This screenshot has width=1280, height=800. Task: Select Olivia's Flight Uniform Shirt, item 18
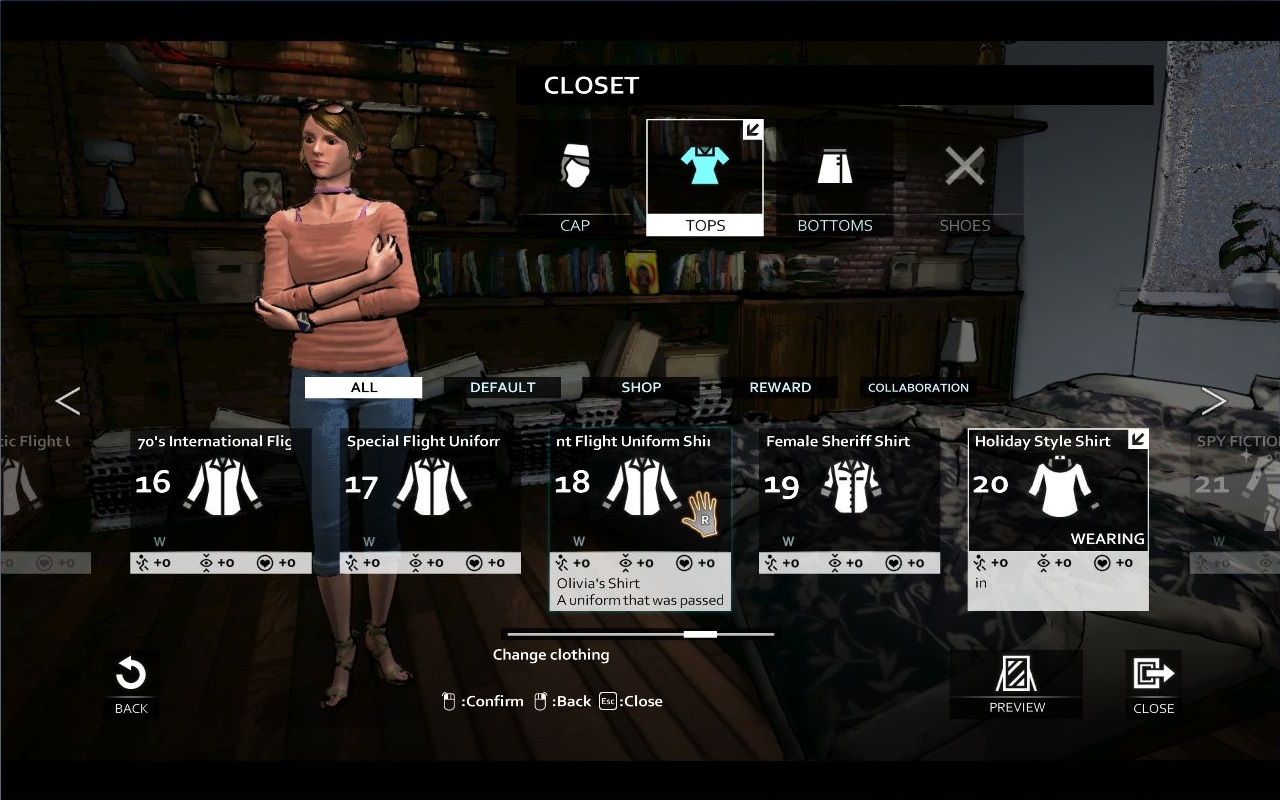(640, 490)
